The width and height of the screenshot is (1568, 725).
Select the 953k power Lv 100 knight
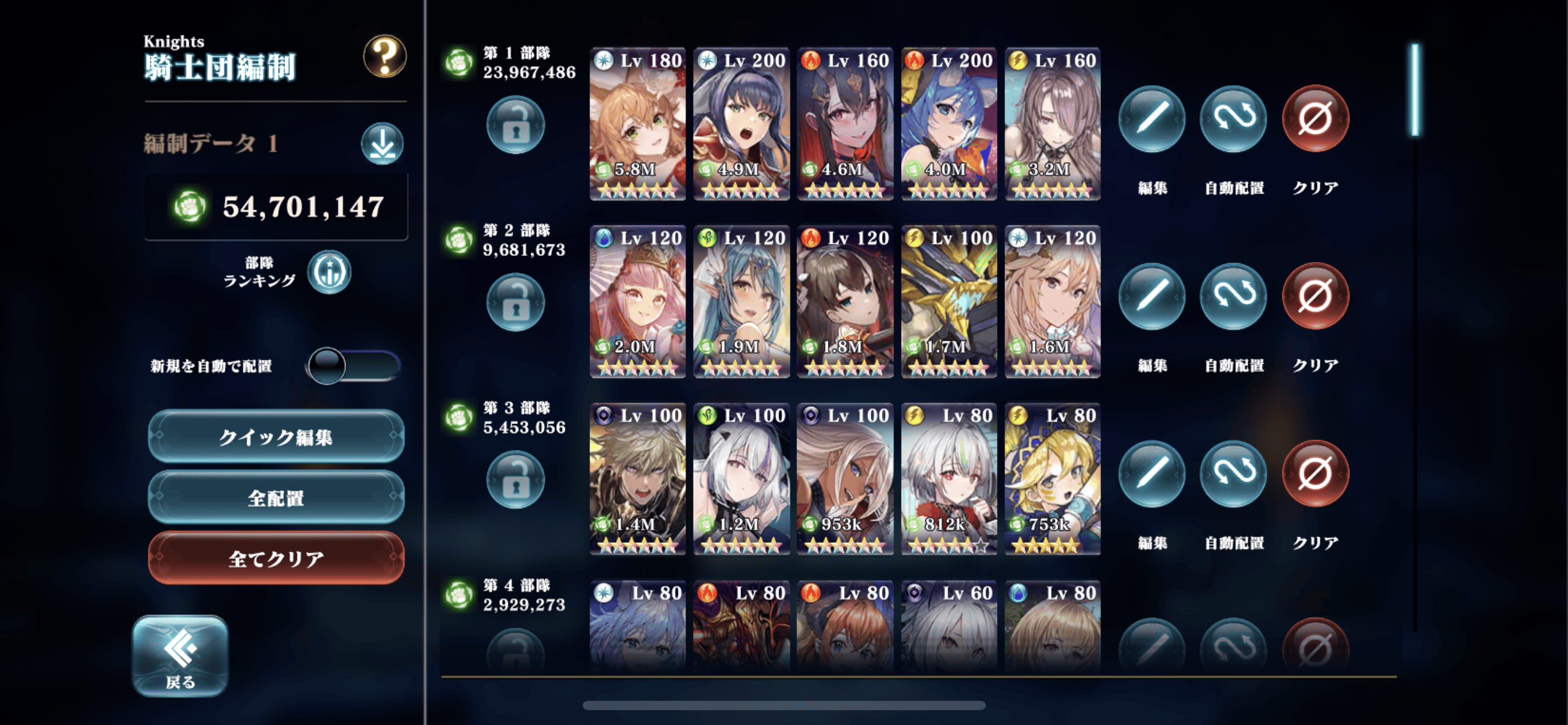tap(845, 479)
